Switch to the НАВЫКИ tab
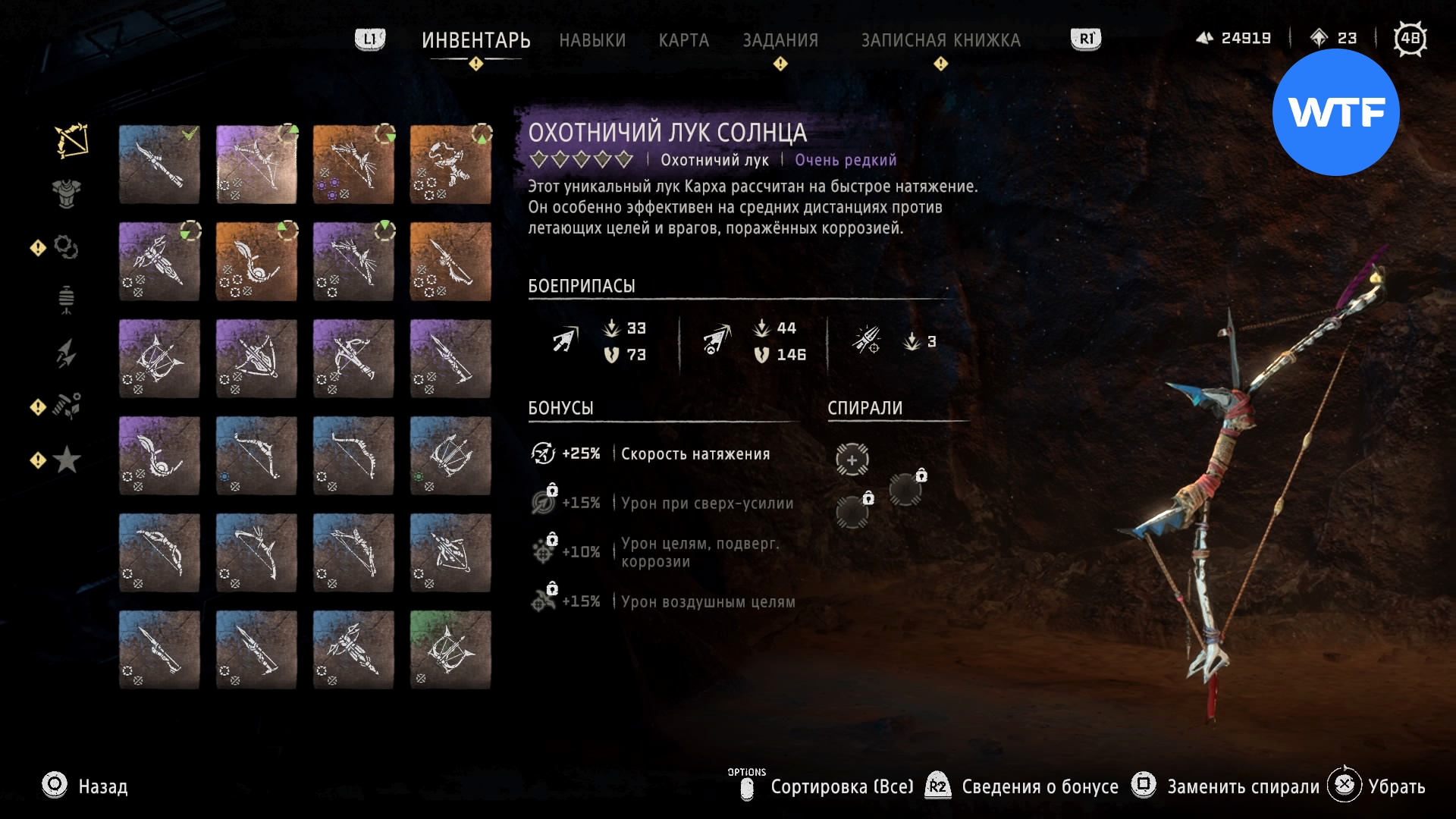The width and height of the screenshot is (1456, 819). (592, 40)
